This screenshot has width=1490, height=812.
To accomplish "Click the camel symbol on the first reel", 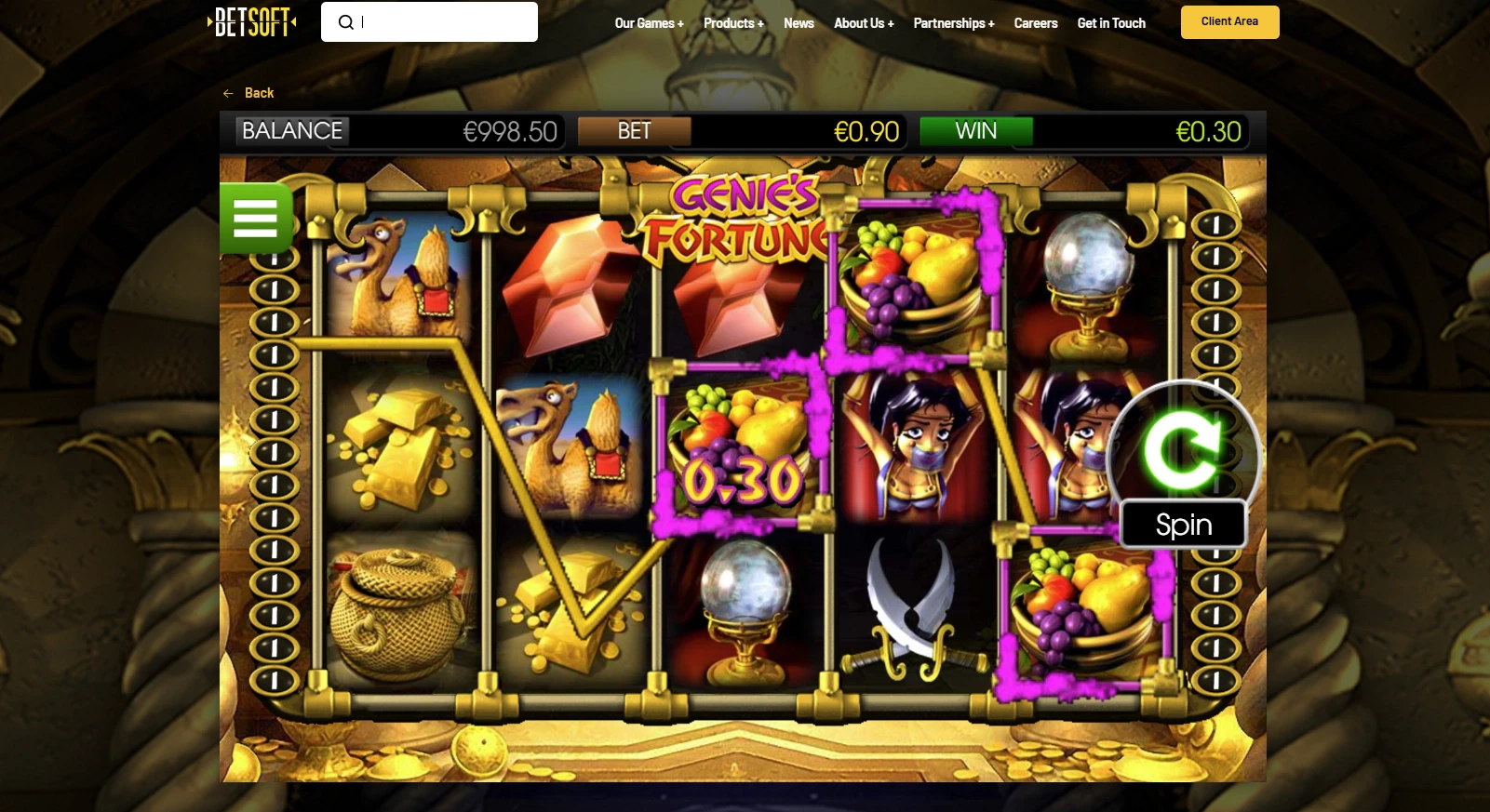I will coord(400,279).
